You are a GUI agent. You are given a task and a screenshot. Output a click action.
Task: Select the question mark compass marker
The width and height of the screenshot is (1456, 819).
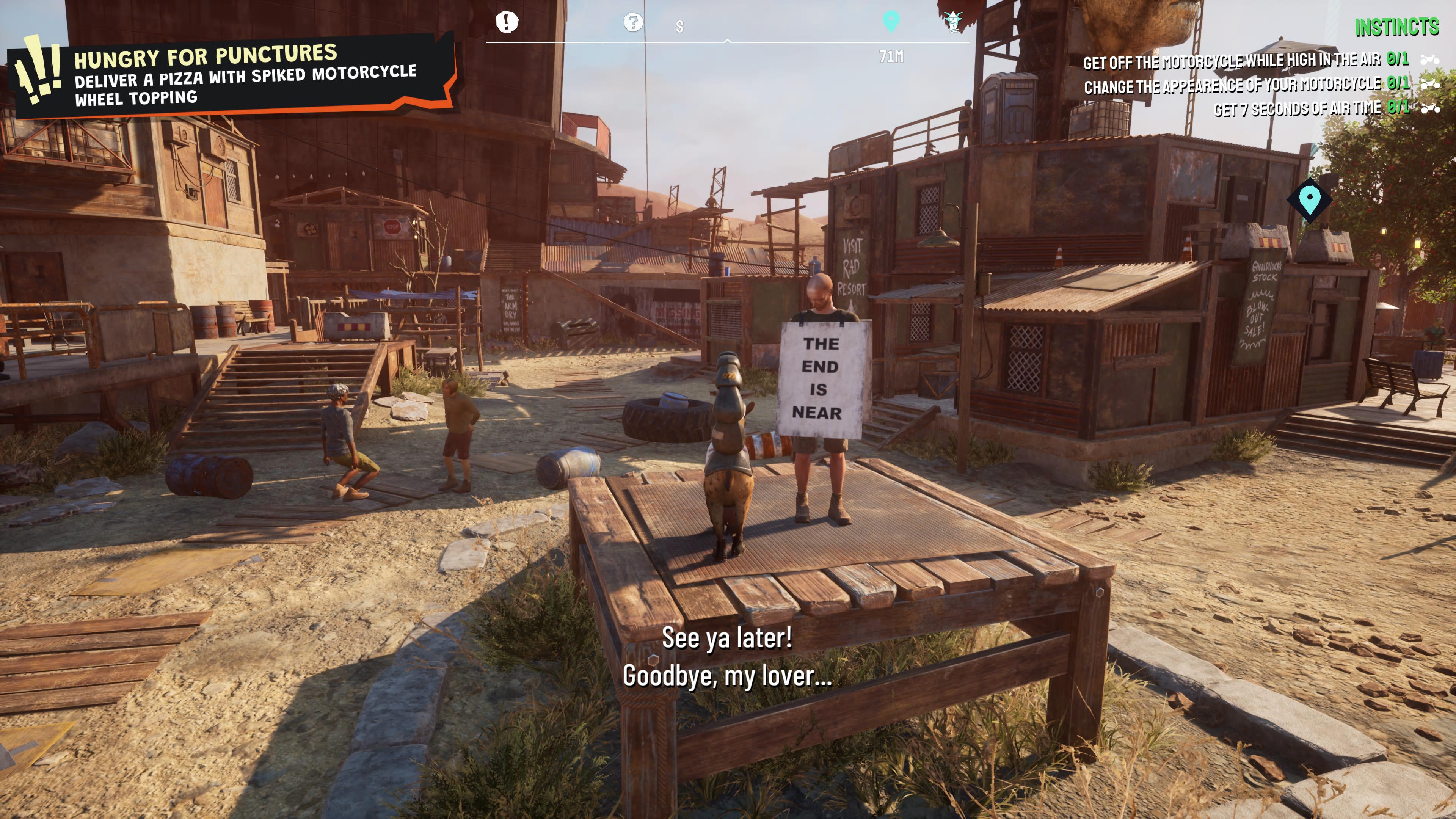(x=633, y=23)
